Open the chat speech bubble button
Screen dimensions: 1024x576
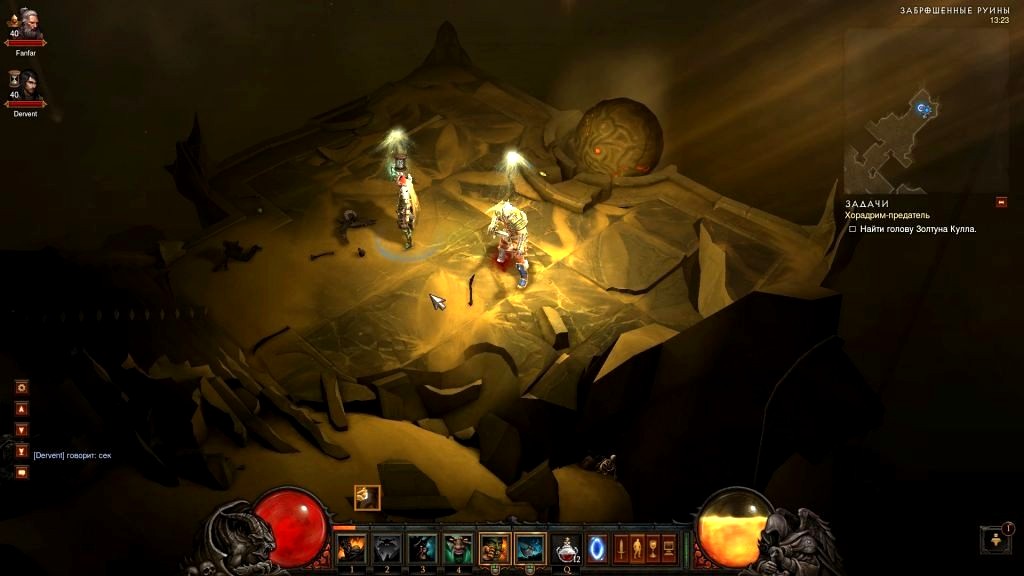[22, 472]
